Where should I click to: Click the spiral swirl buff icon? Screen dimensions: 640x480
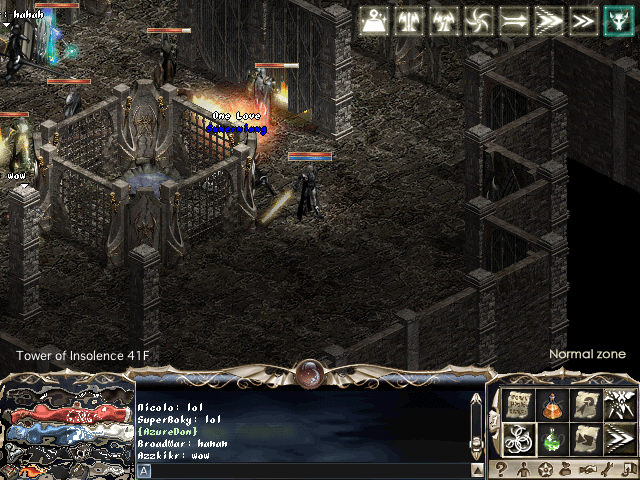(478, 20)
